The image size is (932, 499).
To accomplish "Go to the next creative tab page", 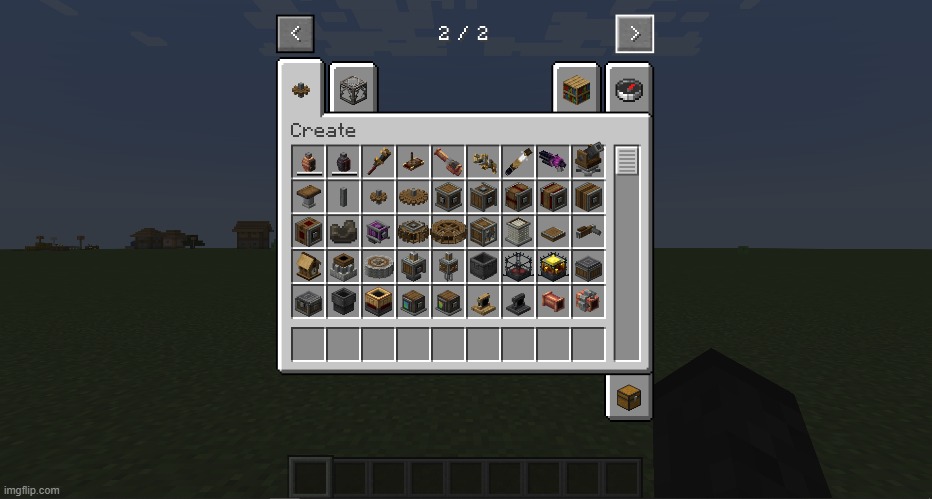I will (634, 33).
